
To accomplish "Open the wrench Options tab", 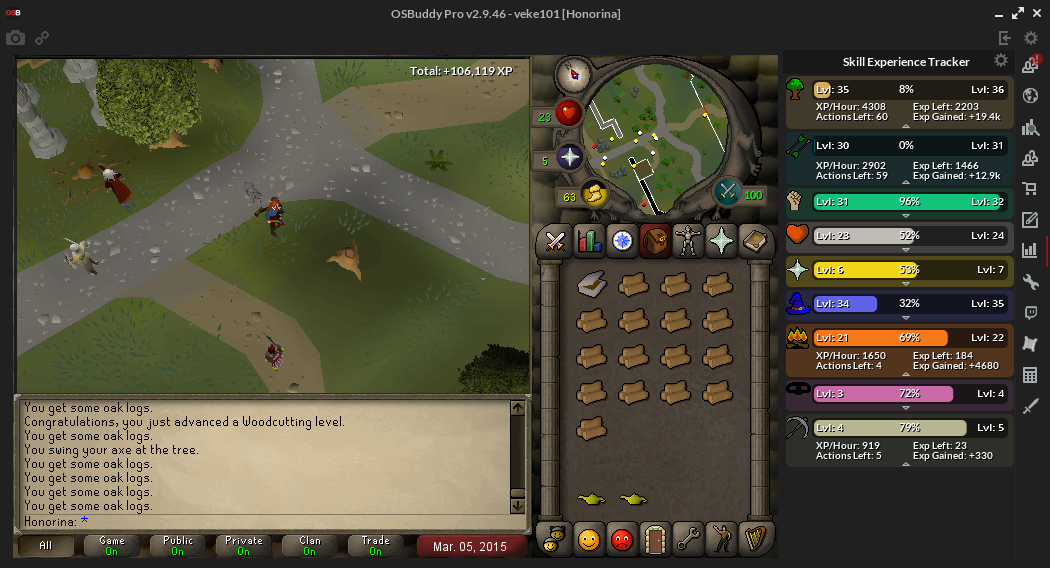I will coord(687,539).
